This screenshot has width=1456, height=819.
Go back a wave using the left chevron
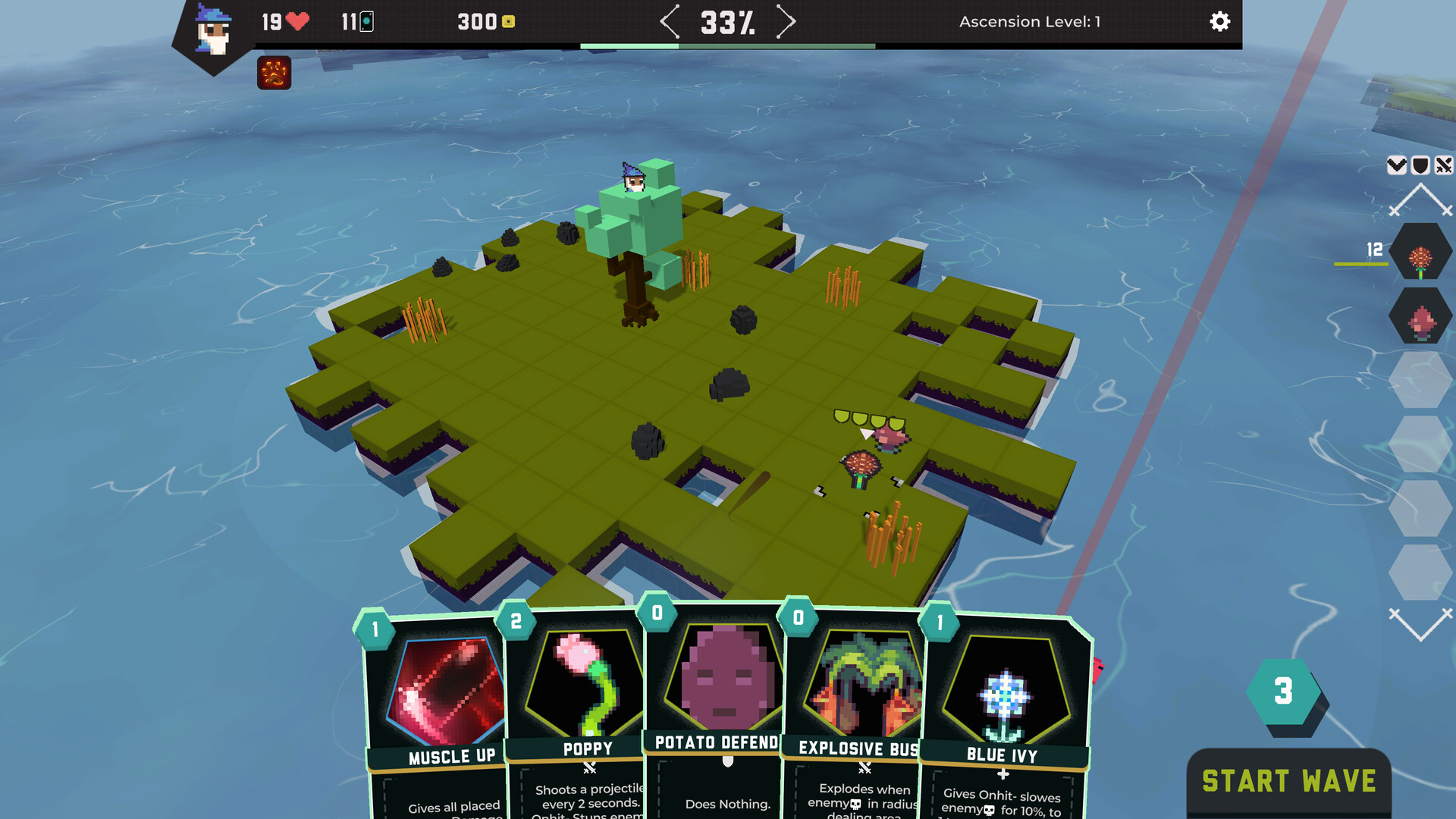click(670, 22)
